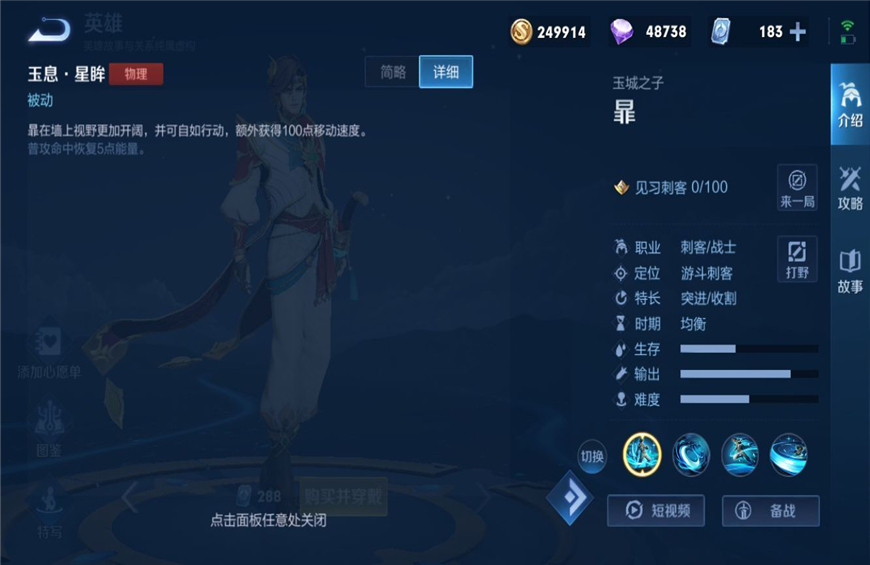The height and width of the screenshot is (565, 870).
Task: Open the 故事 story tab
Action: (x=849, y=271)
